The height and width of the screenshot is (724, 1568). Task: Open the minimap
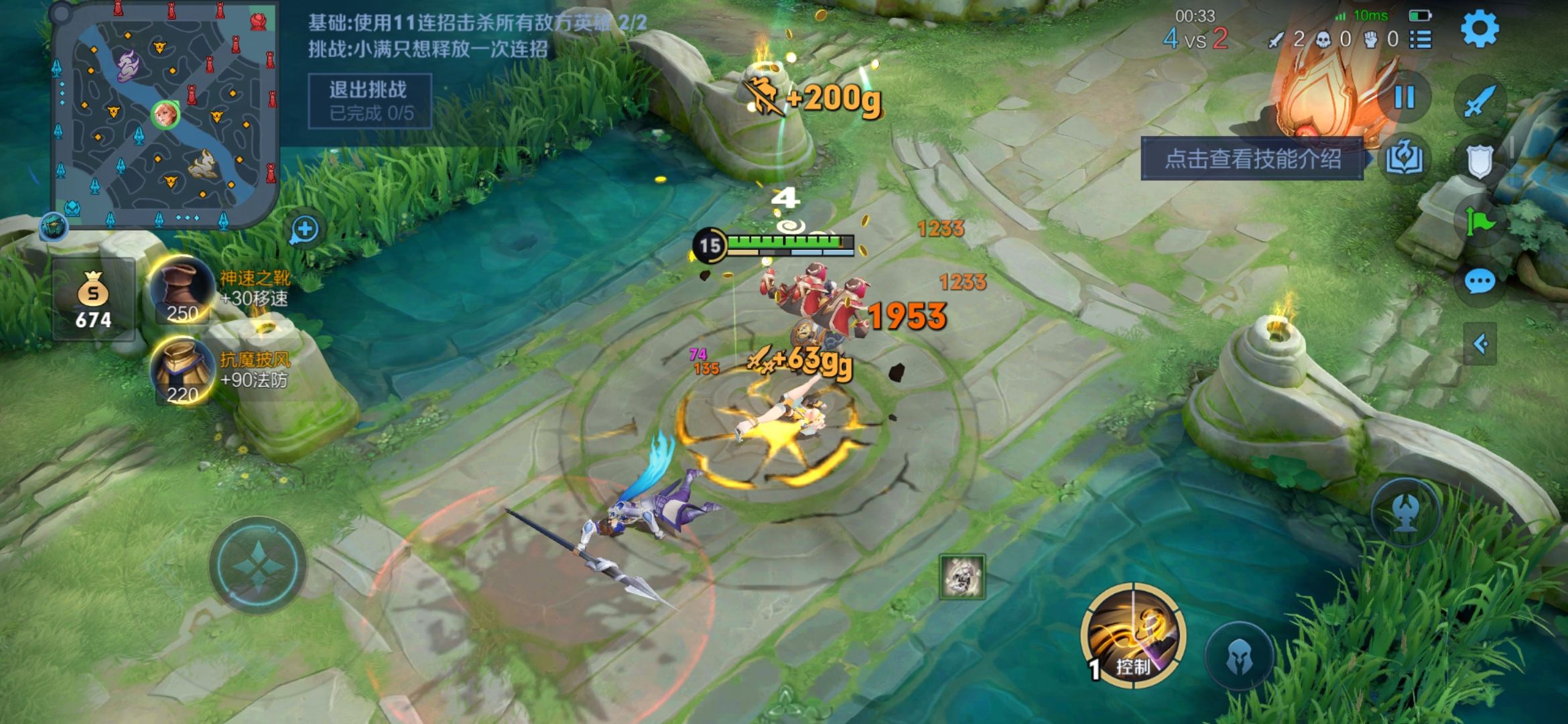tap(165, 115)
